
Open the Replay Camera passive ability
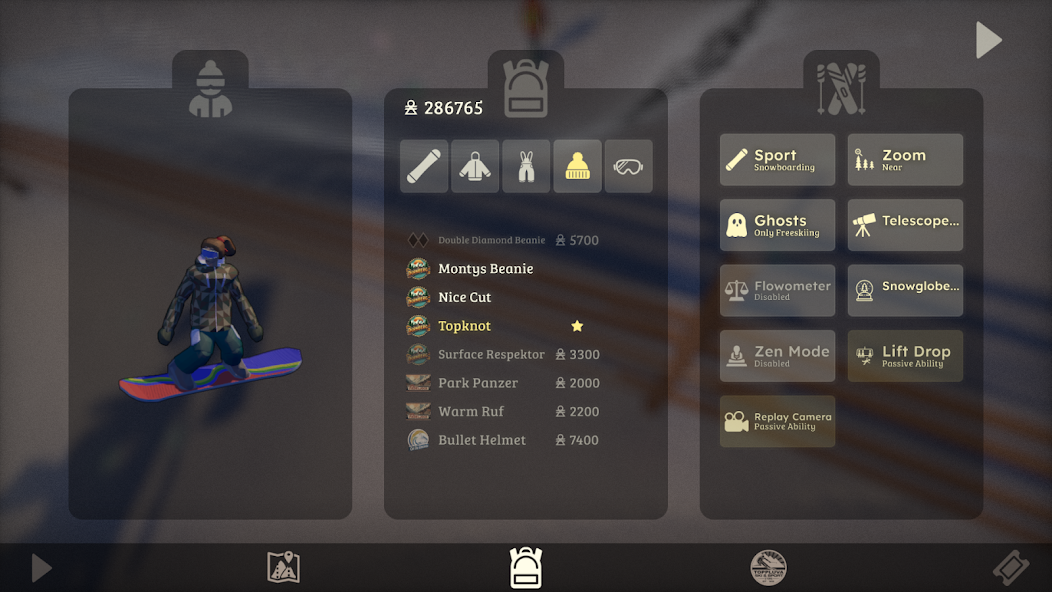777,421
